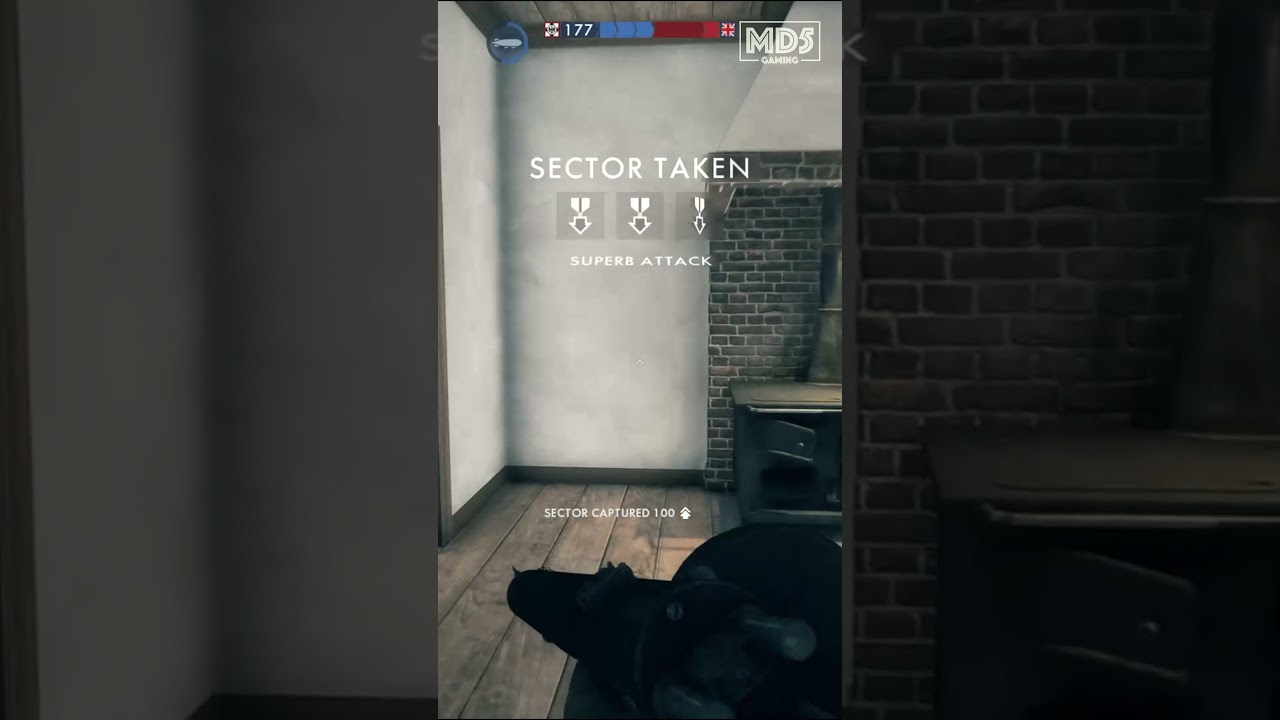Expand the SECTOR TAKEN banner

point(640,168)
